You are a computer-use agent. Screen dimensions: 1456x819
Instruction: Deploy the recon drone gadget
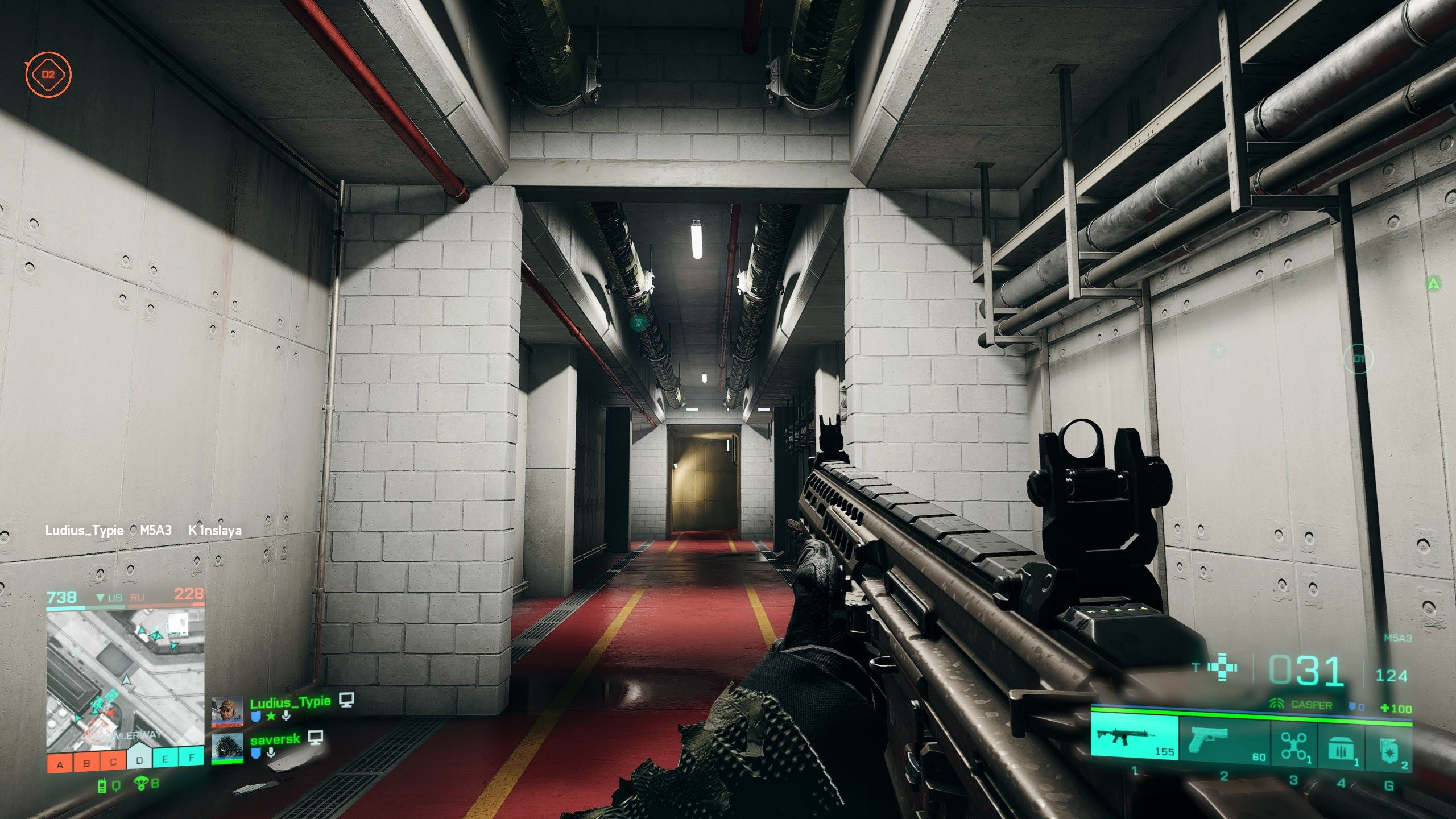[1293, 746]
